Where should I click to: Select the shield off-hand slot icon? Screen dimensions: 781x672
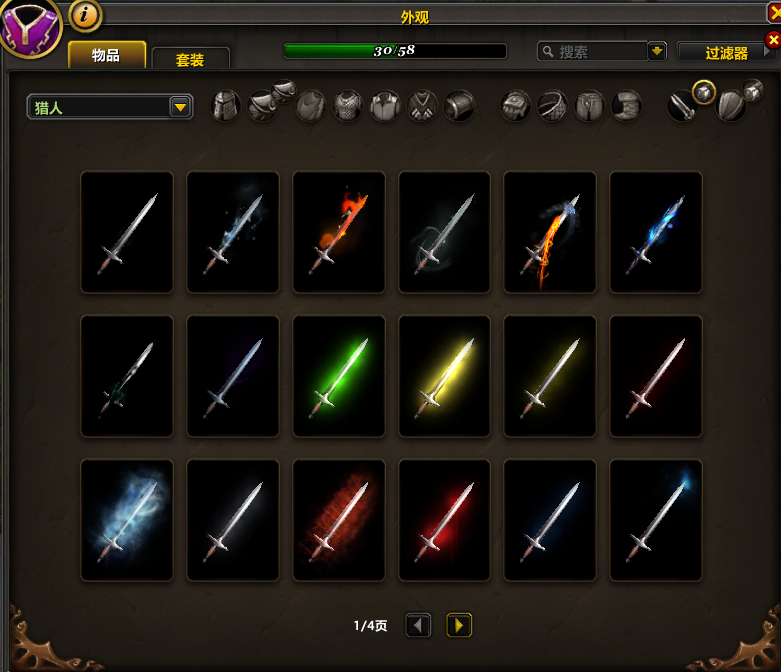[x=730, y=105]
